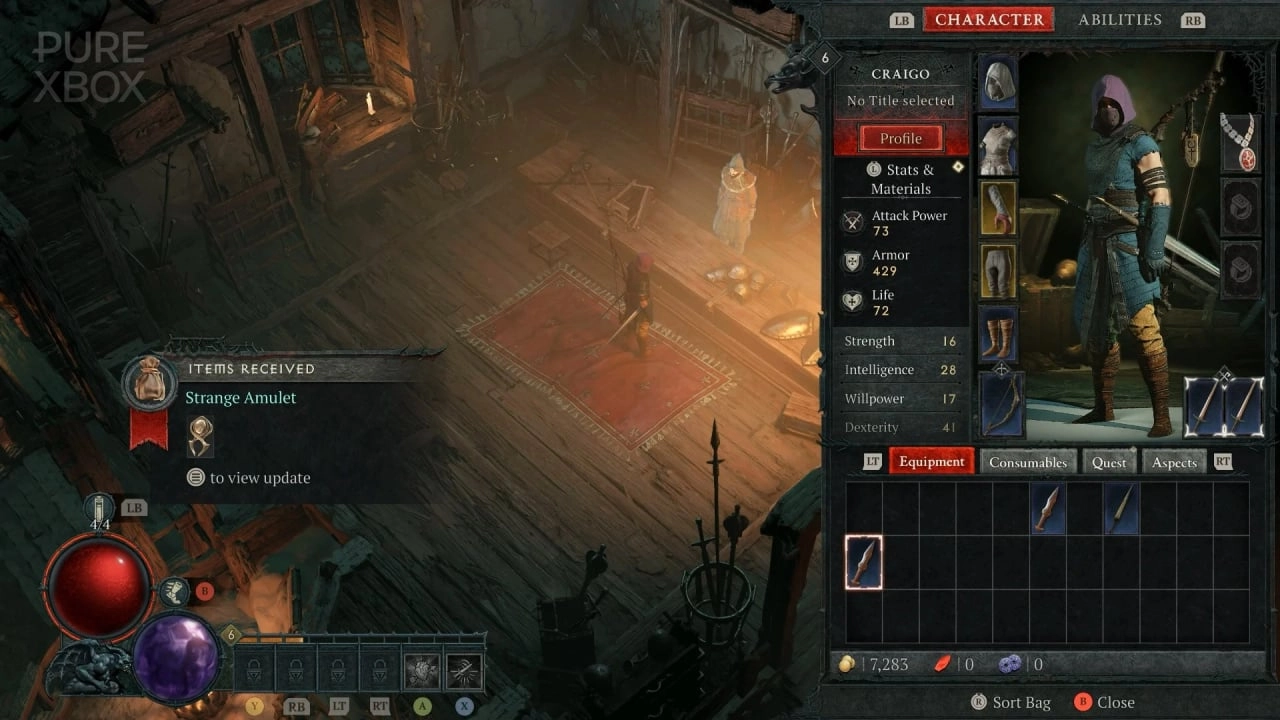Switch to the Abilities tab

(x=1120, y=19)
